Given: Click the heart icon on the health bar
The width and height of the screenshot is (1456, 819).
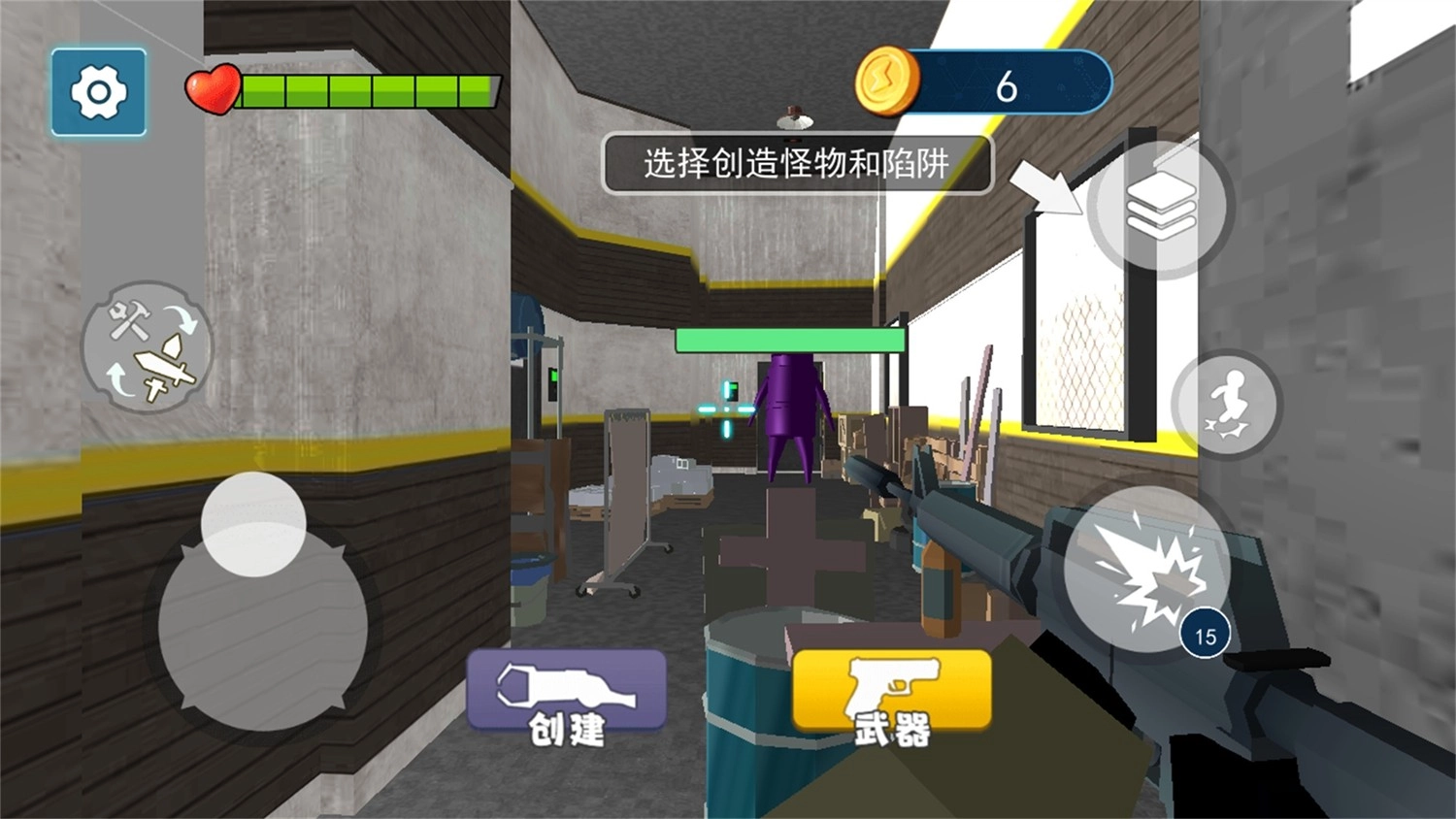Looking at the screenshot, I should [x=215, y=87].
